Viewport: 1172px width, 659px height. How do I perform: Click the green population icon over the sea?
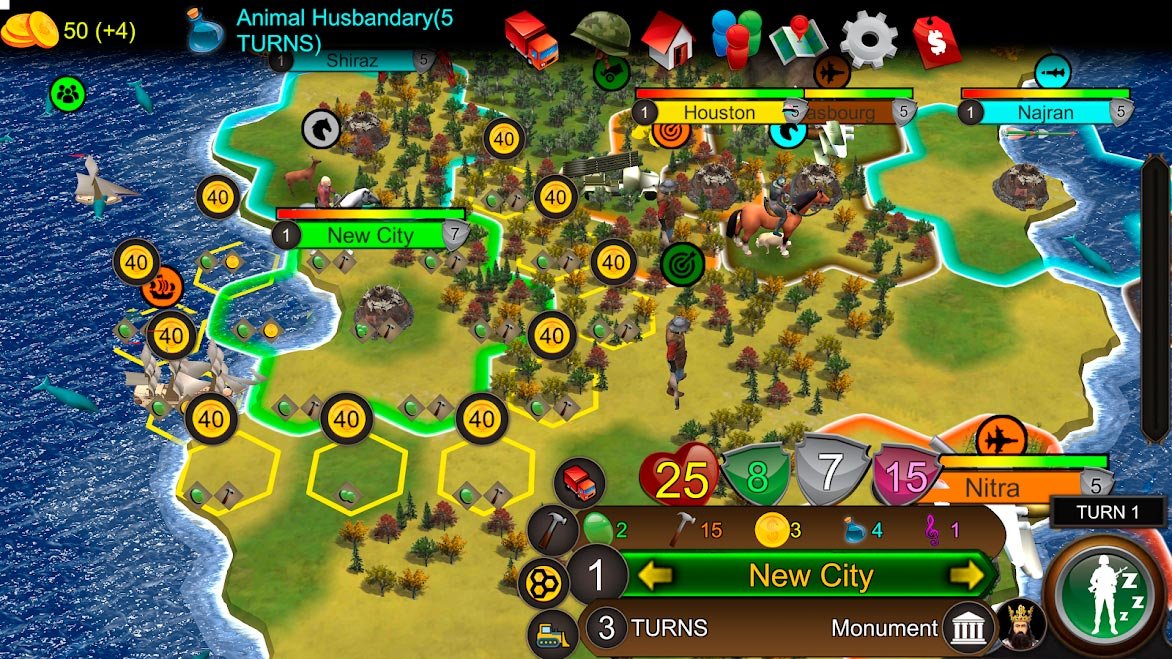(x=68, y=94)
